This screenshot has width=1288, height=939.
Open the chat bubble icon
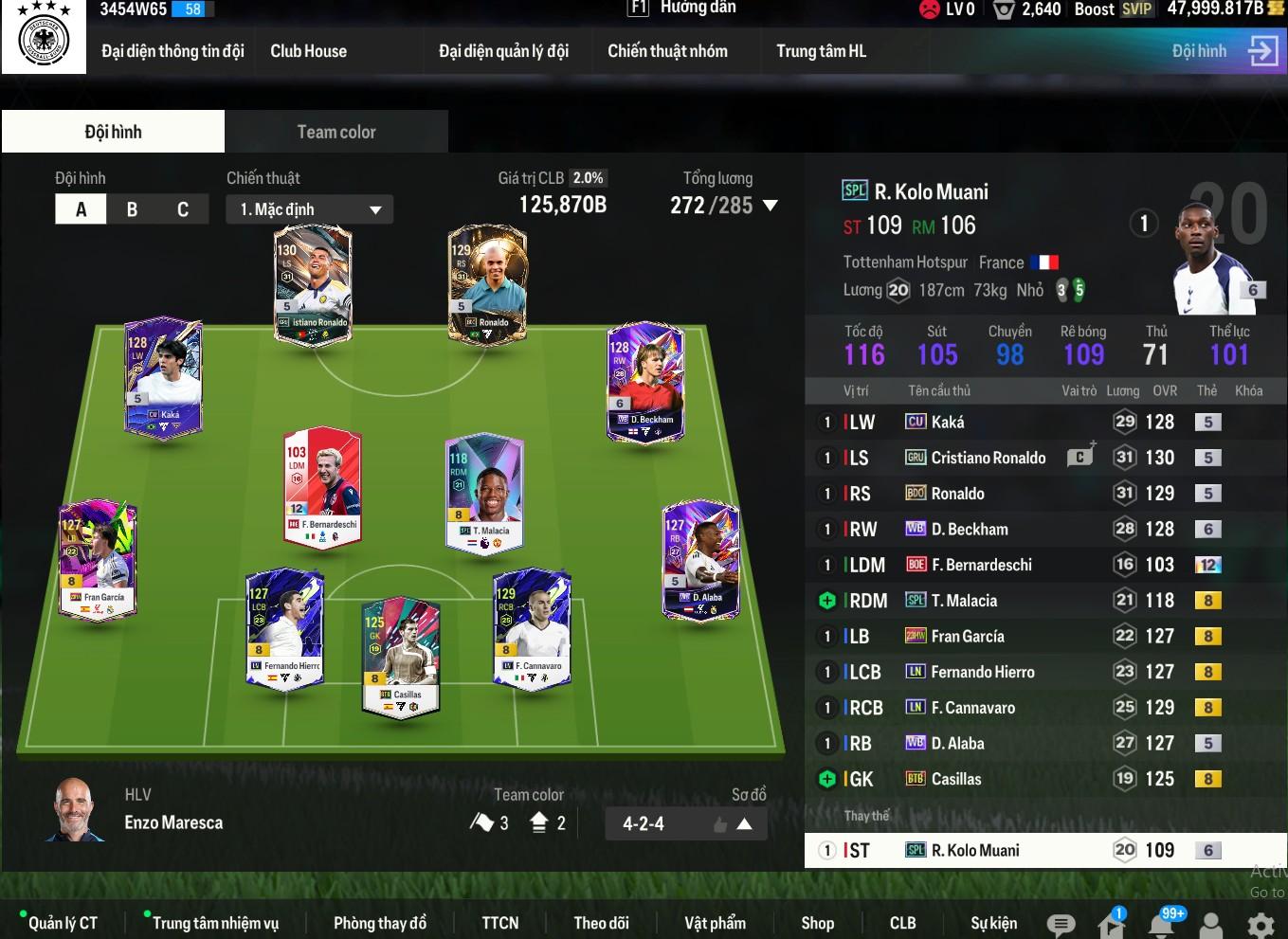pos(1061,925)
